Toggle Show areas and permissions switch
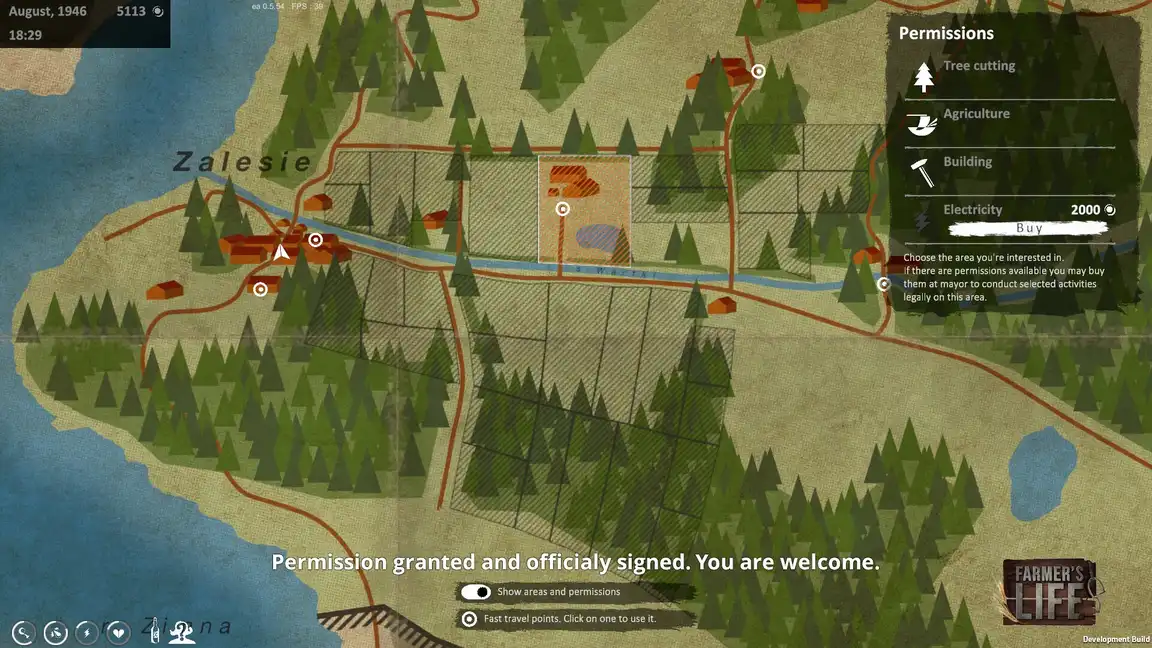The image size is (1152, 648). point(476,592)
